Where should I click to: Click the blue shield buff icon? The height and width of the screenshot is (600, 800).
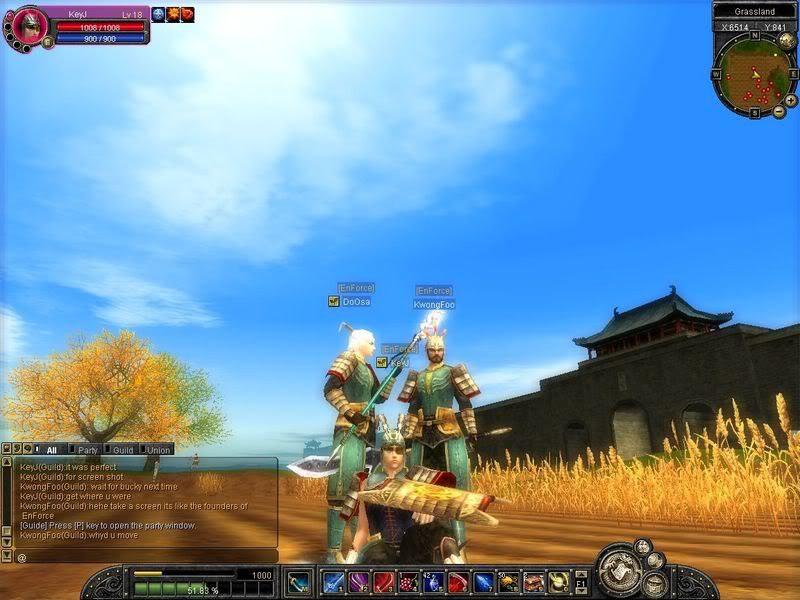[x=158, y=15]
